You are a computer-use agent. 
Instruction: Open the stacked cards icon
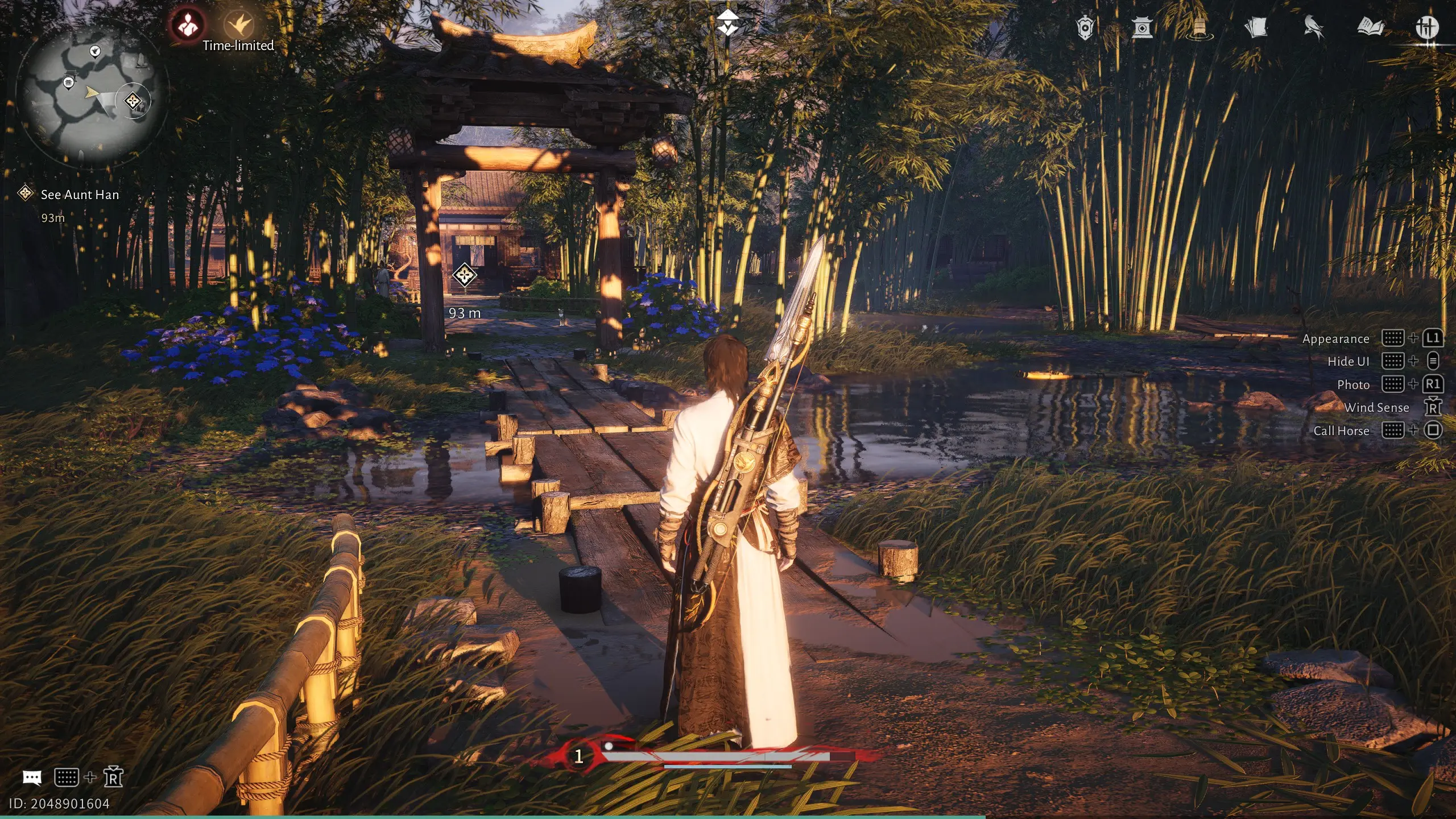pos(1256,27)
